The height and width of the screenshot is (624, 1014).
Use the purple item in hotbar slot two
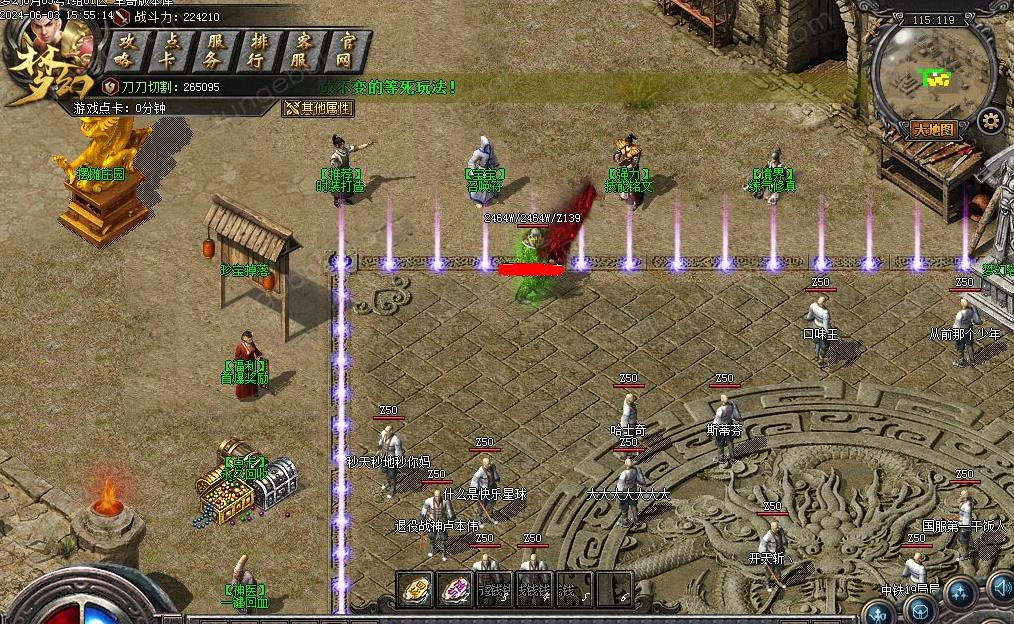[455, 590]
